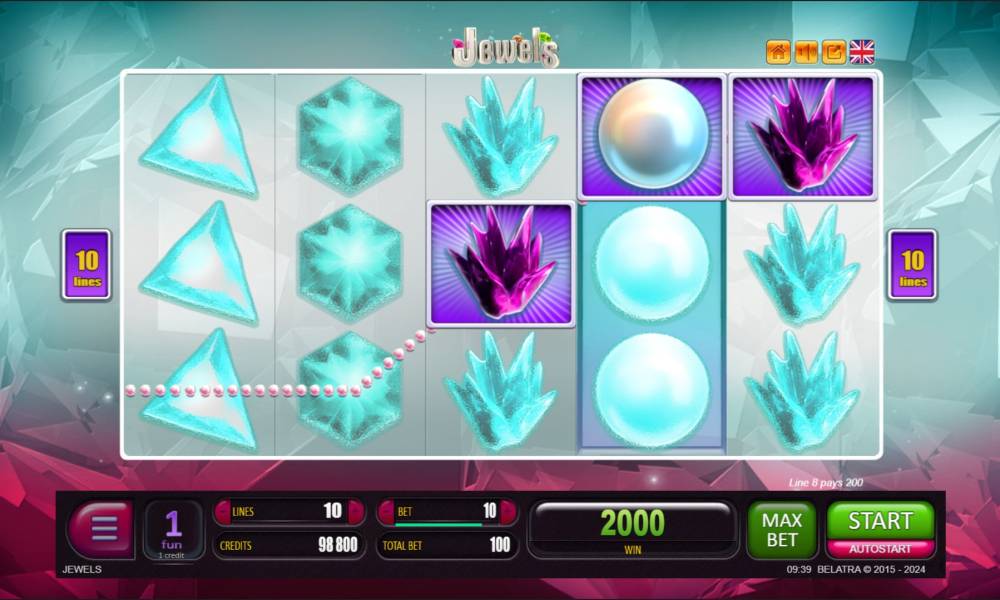The width and height of the screenshot is (1000, 600).
Task: Place the MAX BET
Action: [x=782, y=530]
